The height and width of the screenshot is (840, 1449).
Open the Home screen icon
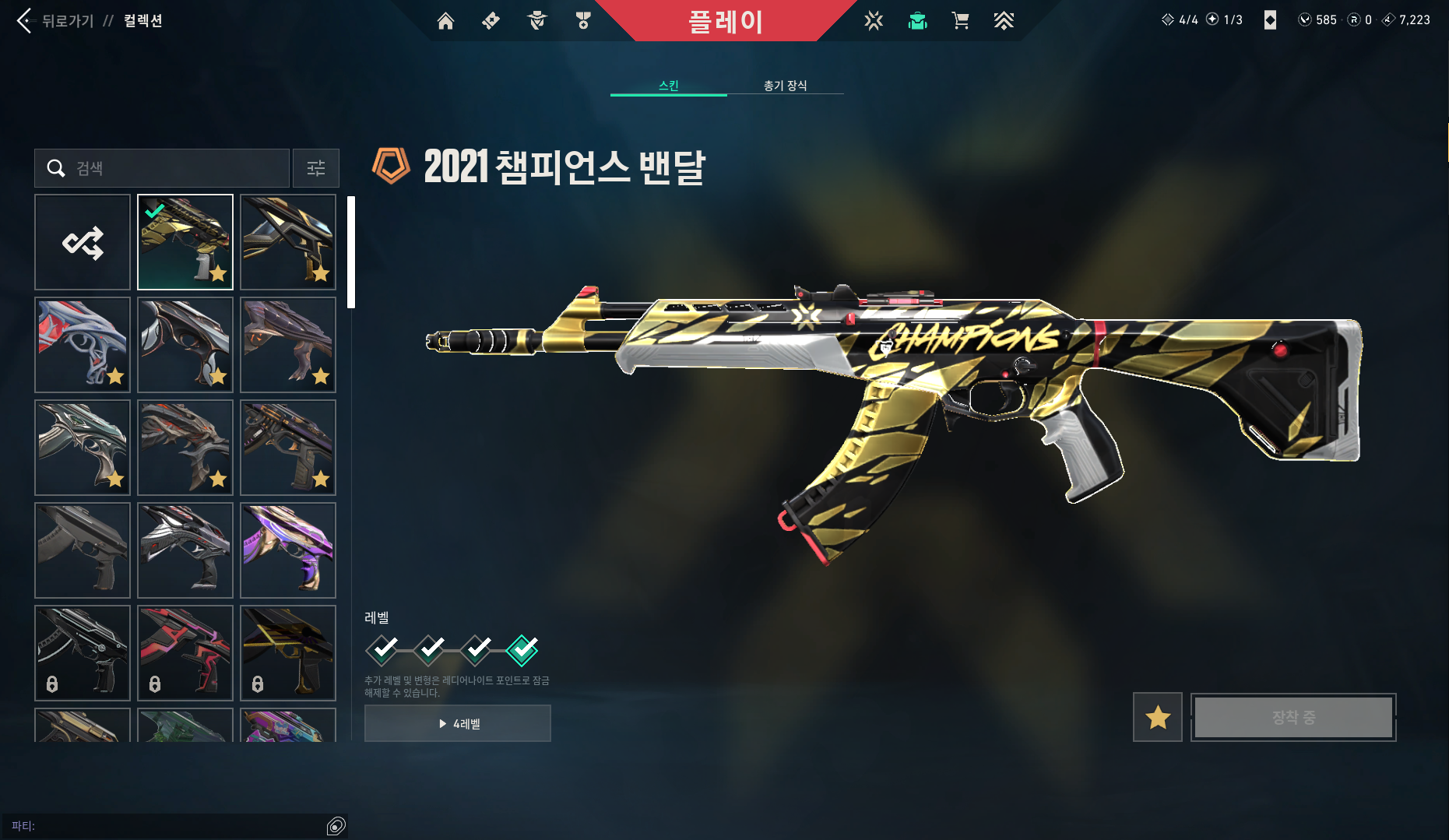click(x=445, y=21)
